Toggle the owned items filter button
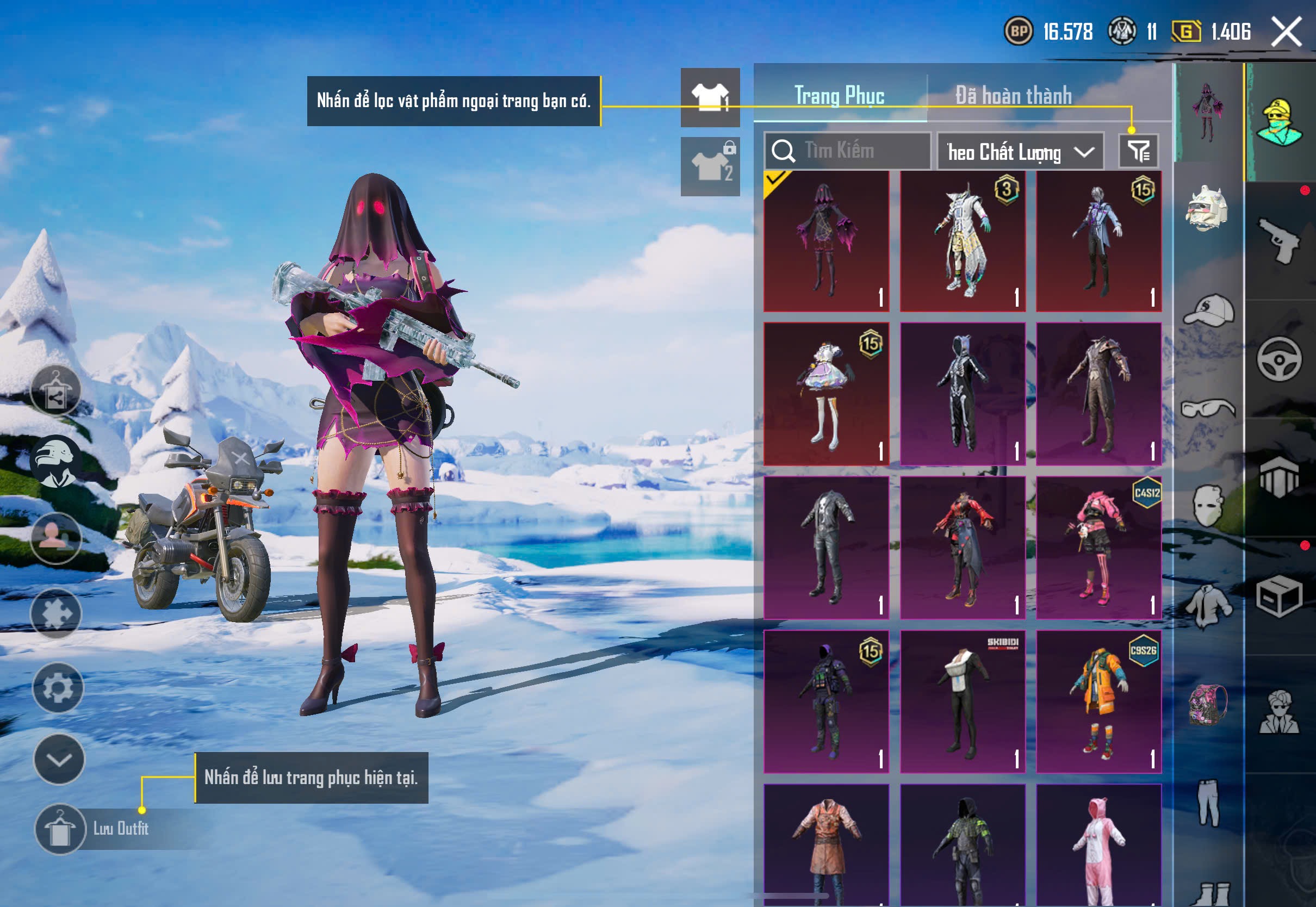Screen dimensions: 1316x907 1138,151
